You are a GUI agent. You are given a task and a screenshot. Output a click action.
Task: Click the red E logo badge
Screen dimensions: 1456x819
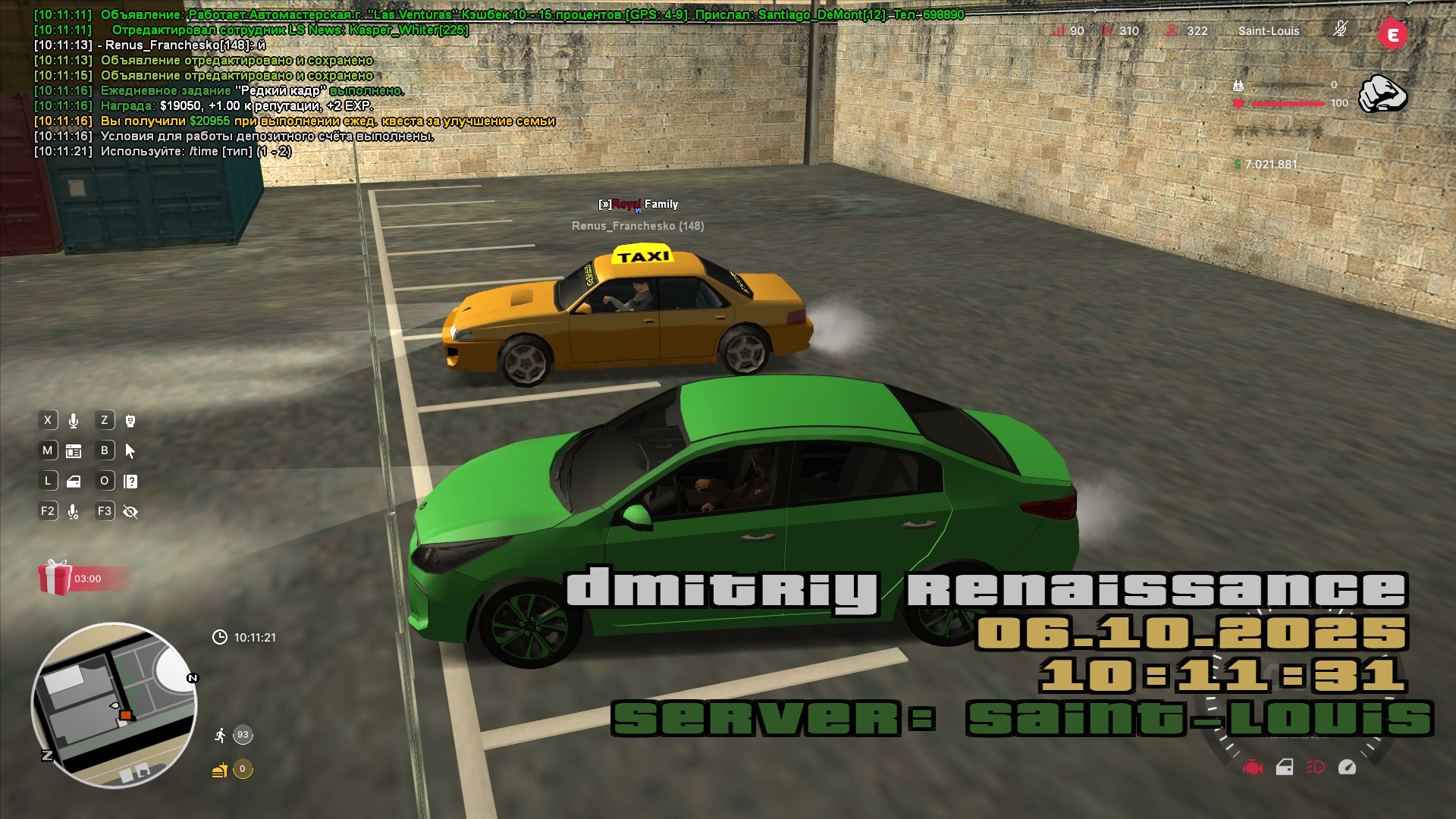coord(1392,34)
